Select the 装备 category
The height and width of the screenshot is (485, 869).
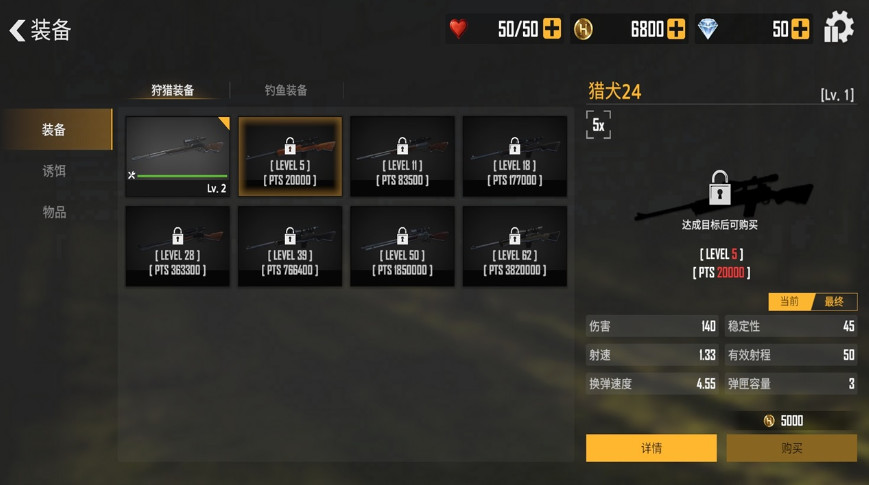55,130
